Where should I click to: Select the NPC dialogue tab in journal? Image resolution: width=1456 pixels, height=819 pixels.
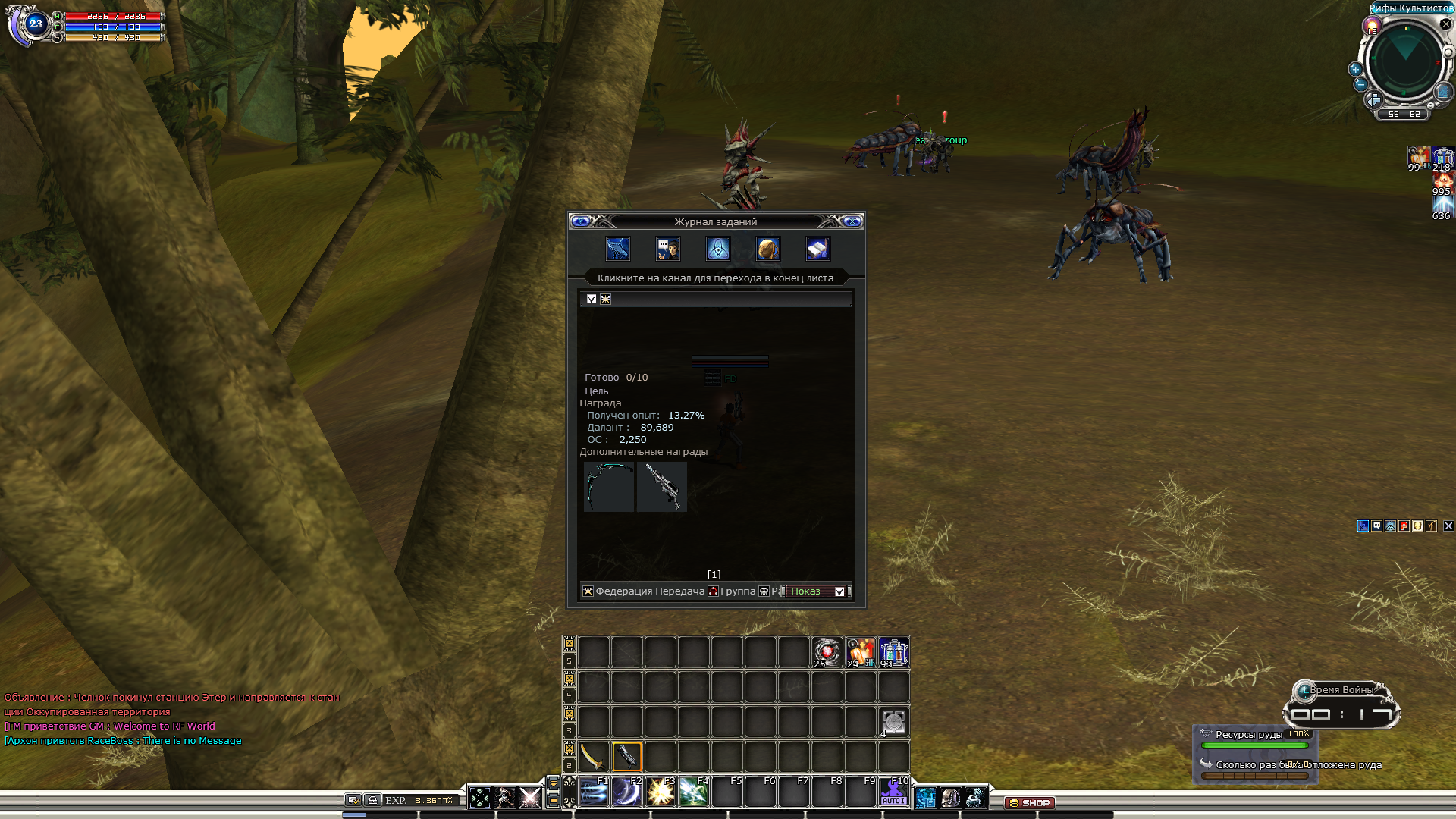click(667, 249)
